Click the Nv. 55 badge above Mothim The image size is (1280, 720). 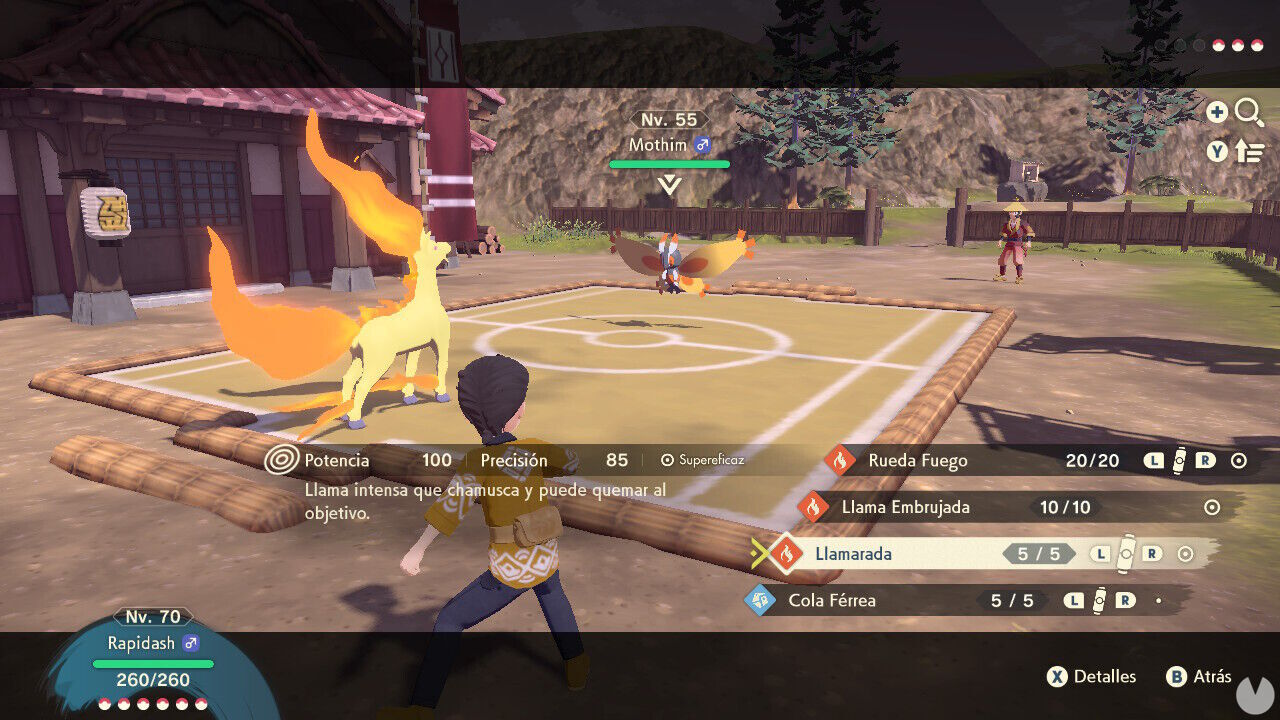pos(668,119)
